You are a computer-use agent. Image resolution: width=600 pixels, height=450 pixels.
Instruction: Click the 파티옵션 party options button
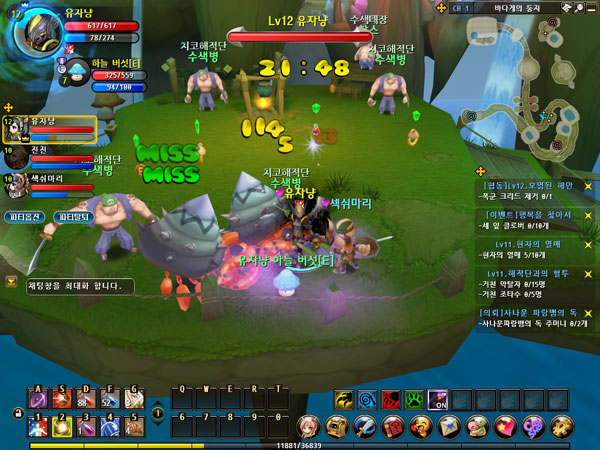[23, 216]
